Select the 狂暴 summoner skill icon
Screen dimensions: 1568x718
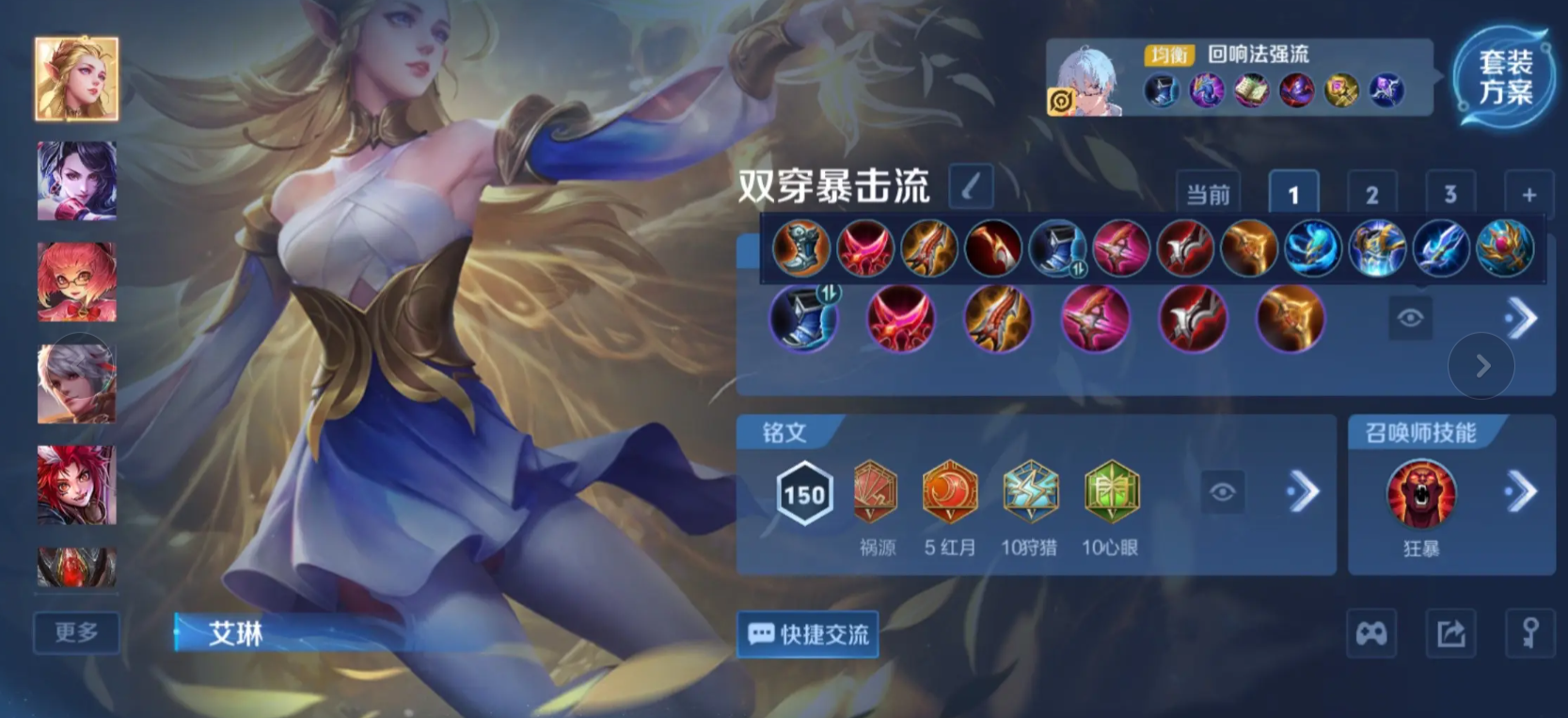point(1419,493)
